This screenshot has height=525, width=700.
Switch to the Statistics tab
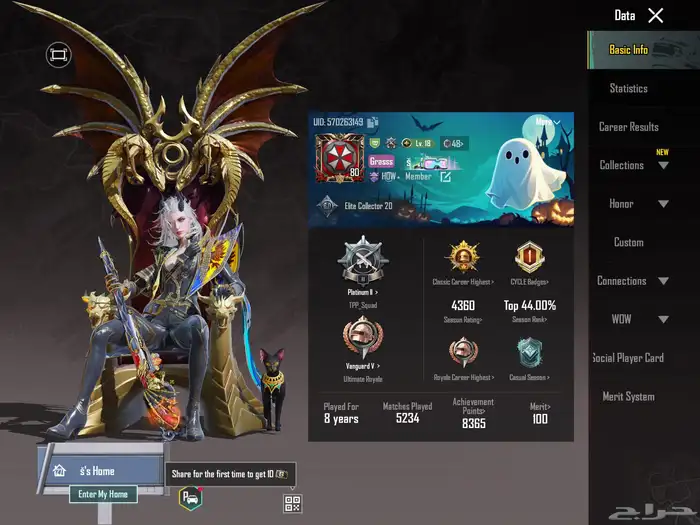click(629, 88)
